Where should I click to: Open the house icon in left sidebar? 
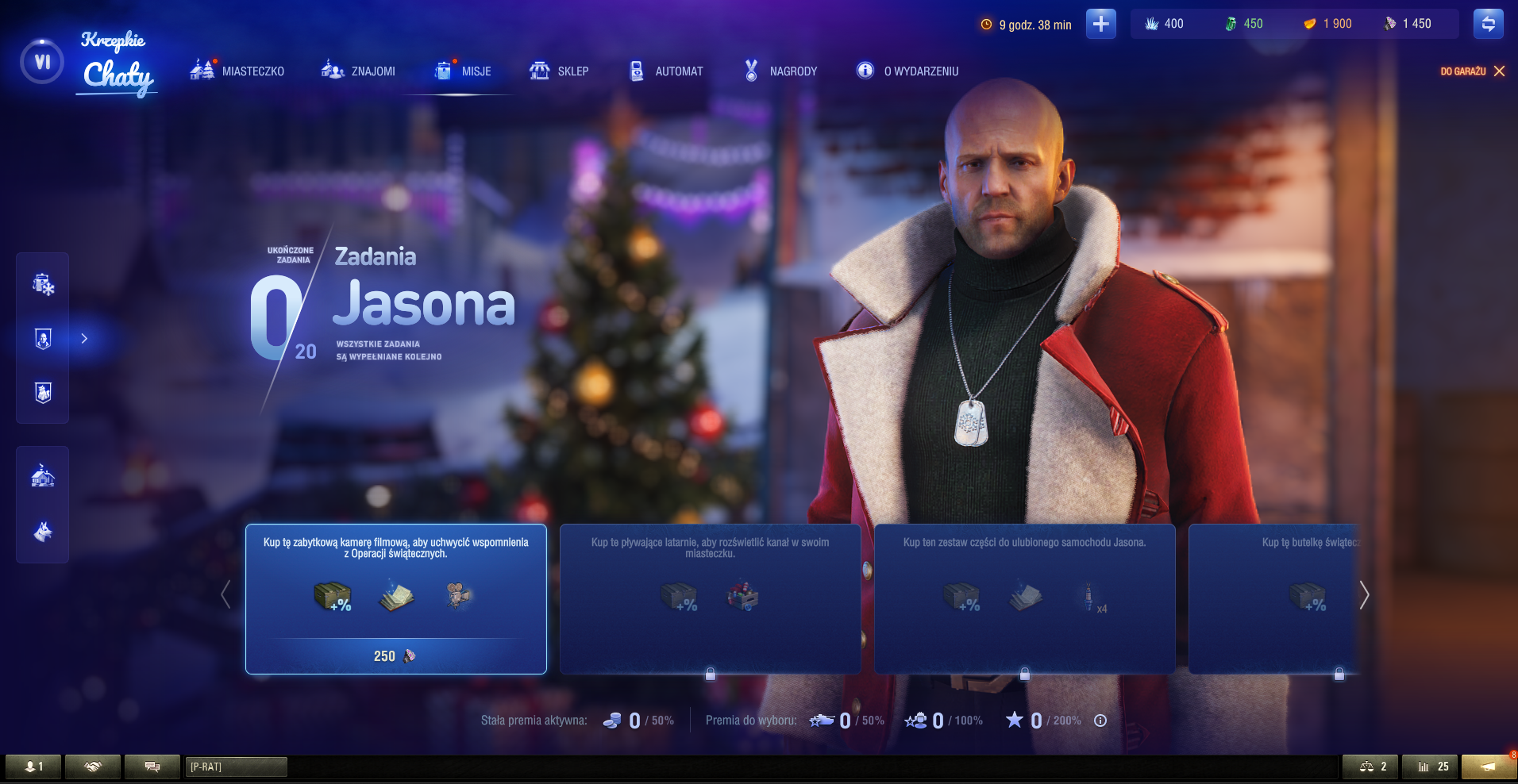pos(43,475)
